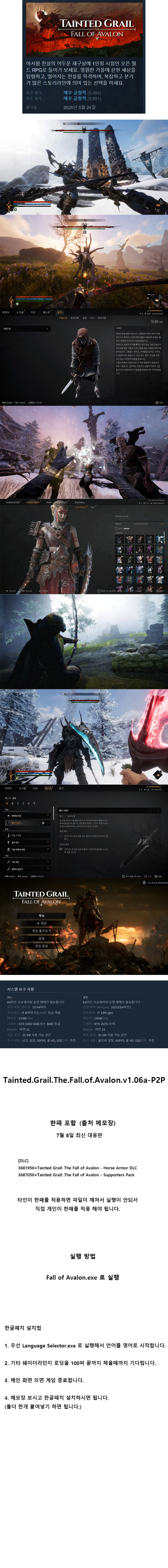Switch to the CHARACTER tab
Screen dimensions: 168x1568
pos(13,503)
